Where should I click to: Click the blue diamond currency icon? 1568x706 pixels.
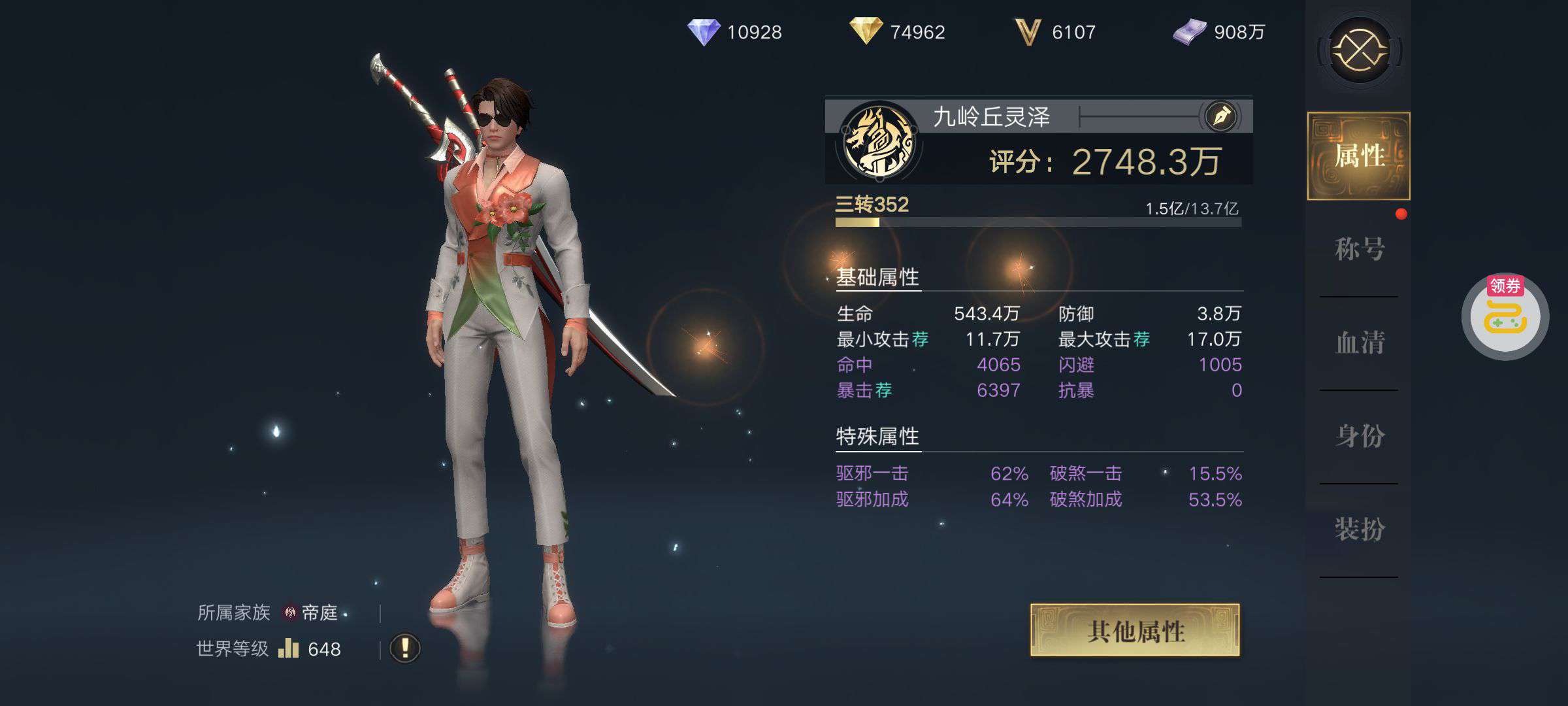[704, 32]
